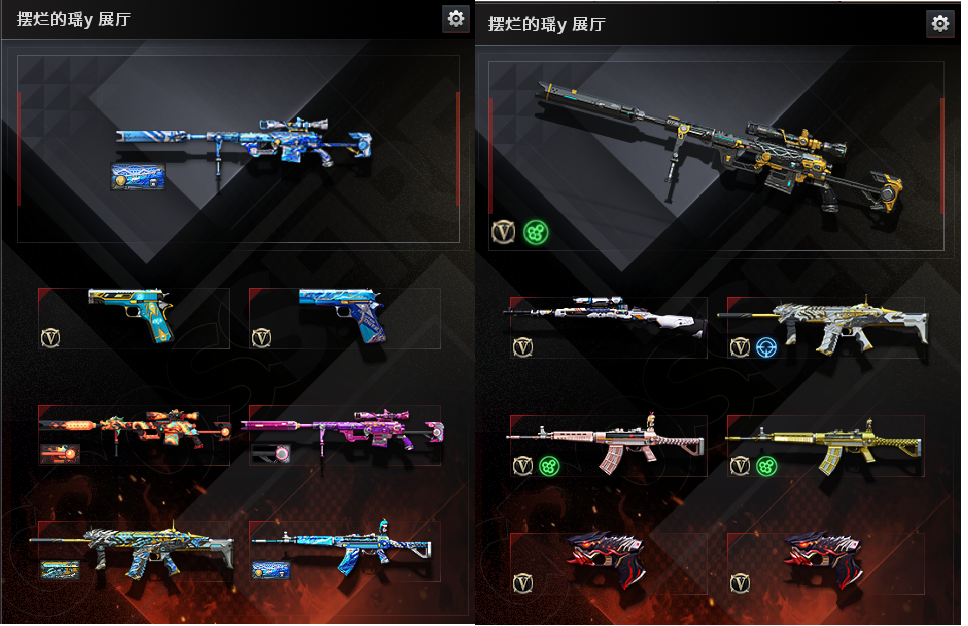968x626 pixels.
Task: Choose the golden M4 rifle slot
Action: (824, 445)
